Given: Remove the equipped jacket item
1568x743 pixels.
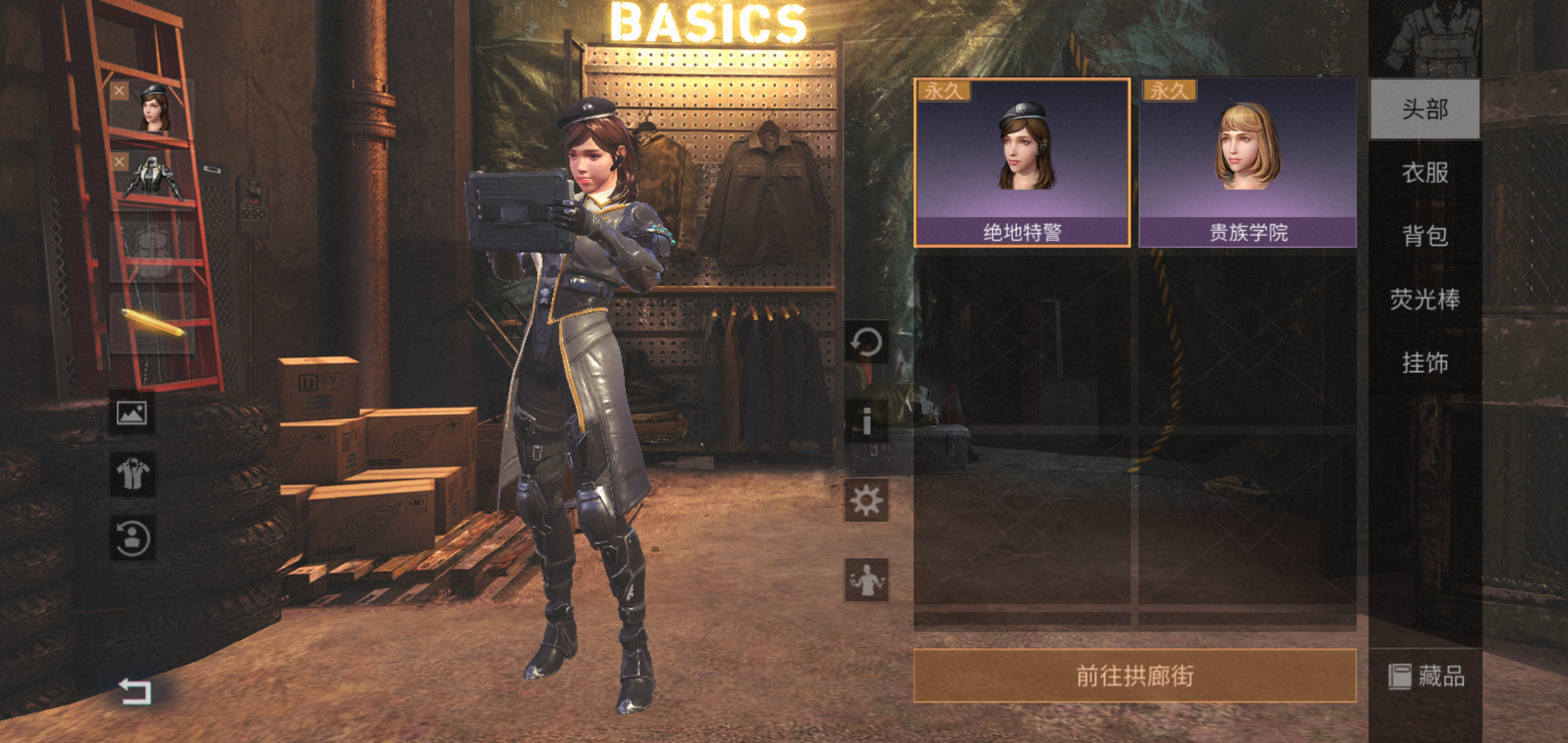Looking at the screenshot, I should point(120,162).
